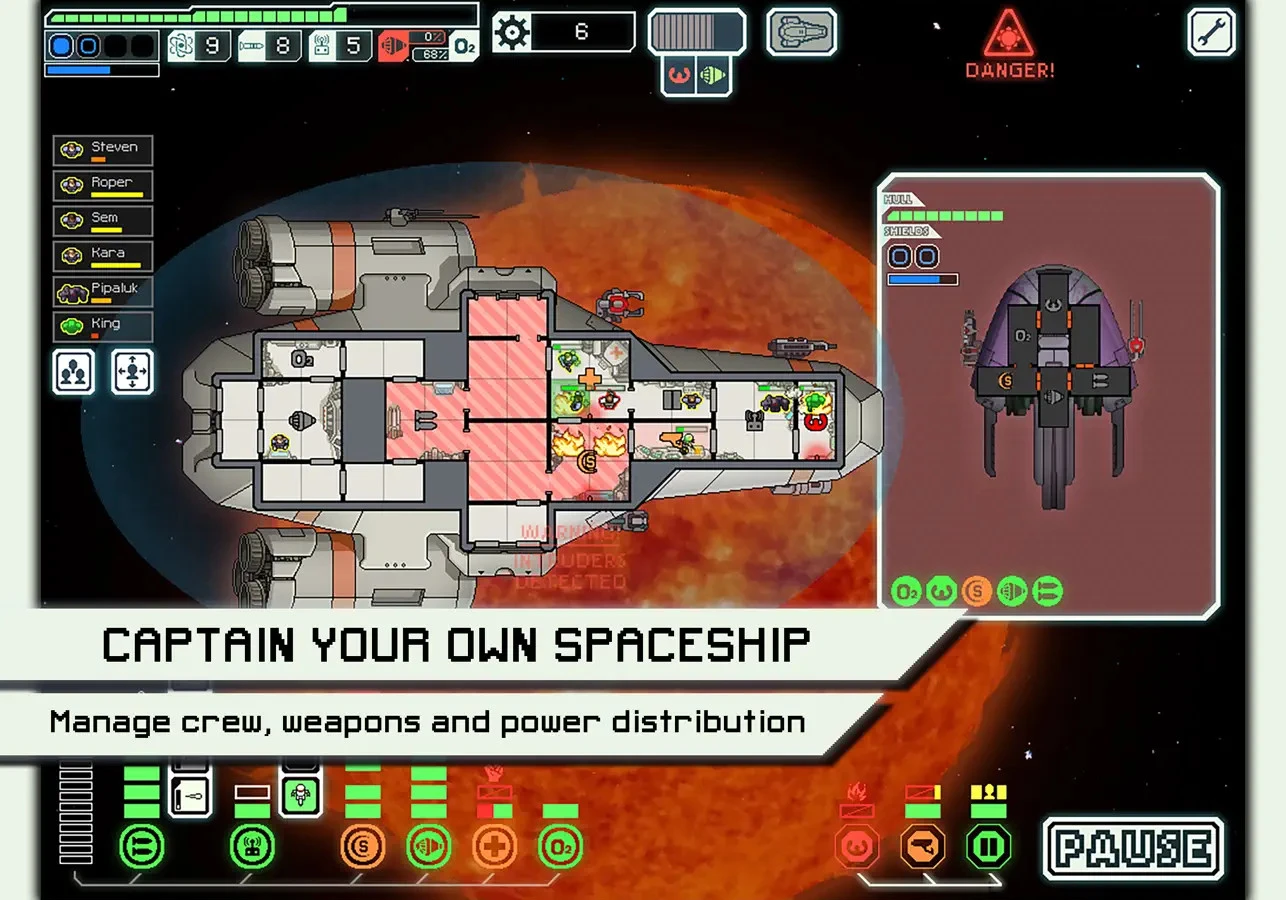Viewport: 1286px width, 900px height.
Task: Toggle the oxygen system power icon
Action: click(x=560, y=848)
